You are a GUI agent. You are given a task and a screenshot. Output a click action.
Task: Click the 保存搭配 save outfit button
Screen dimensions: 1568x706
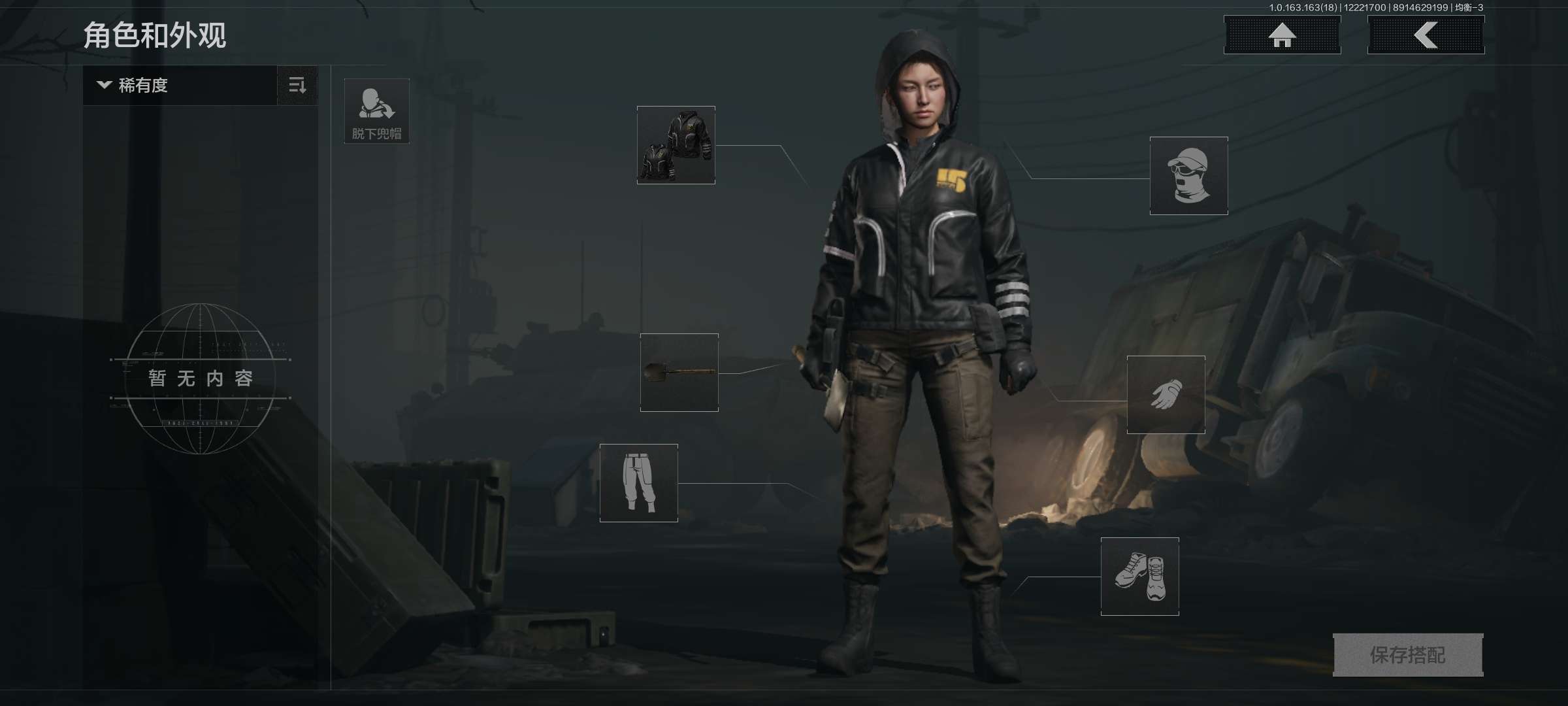tap(1408, 655)
